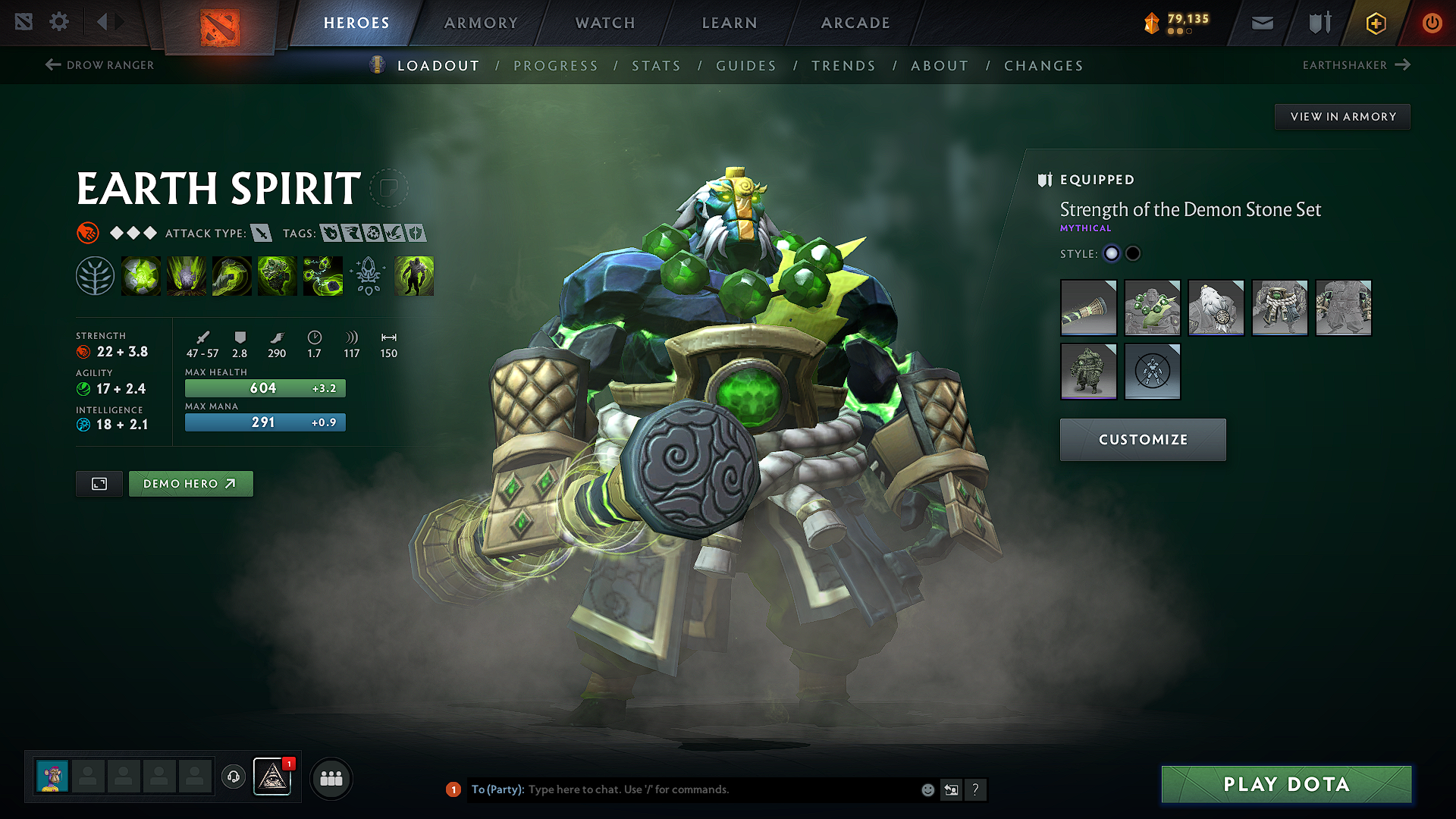Open the settings gear icon
The height and width of the screenshot is (819, 1456).
pyautogui.click(x=59, y=23)
